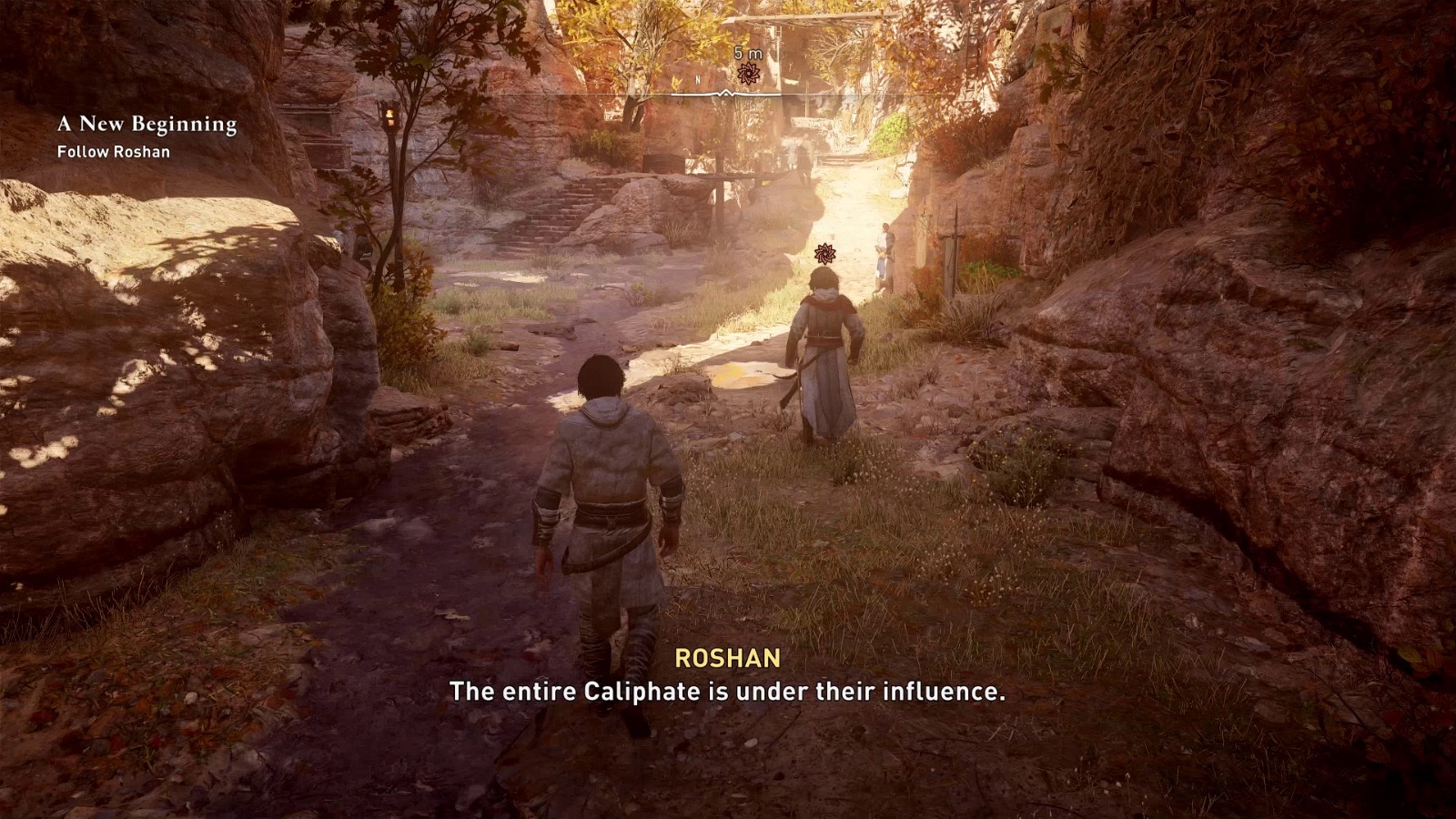
Task: Select the 5 m distance indicator icon
Action: pyautogui.click(x=746, y=53)
